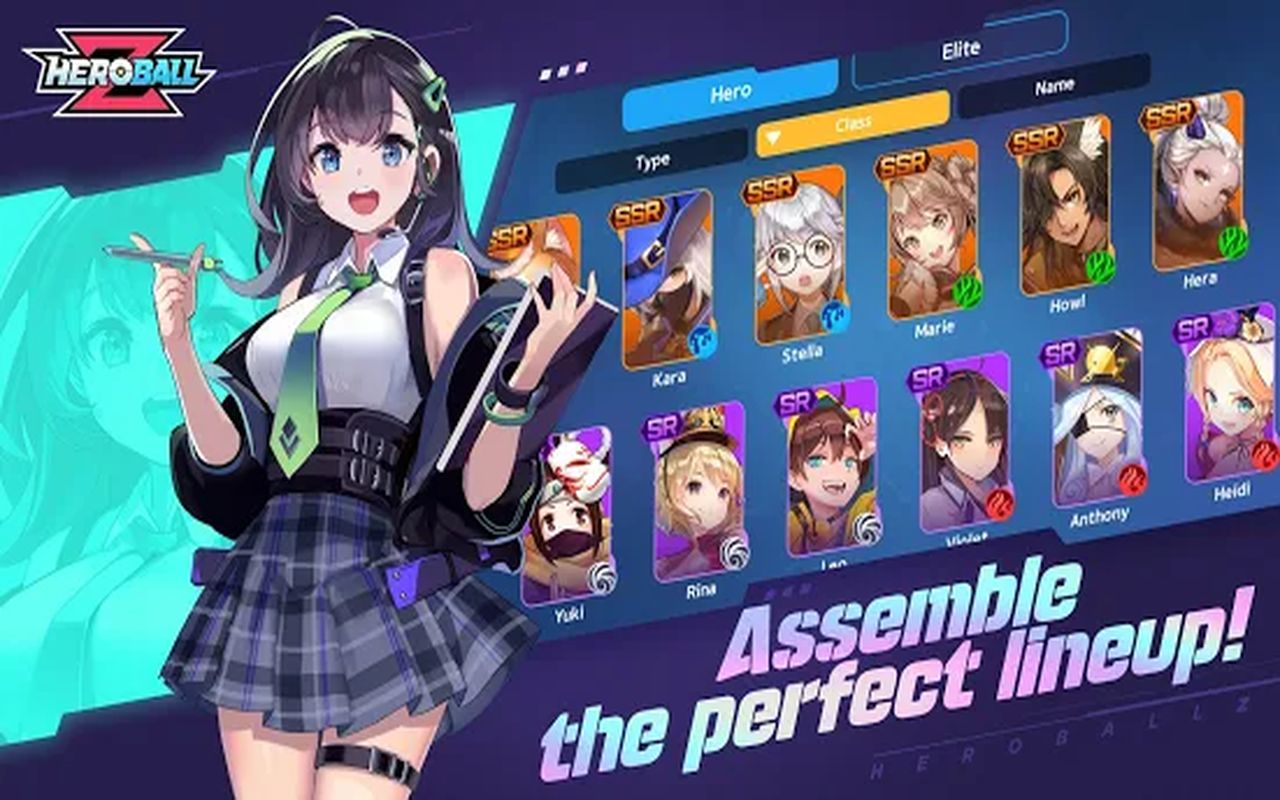Switch to the Hero tab

(x=730, y=94)
